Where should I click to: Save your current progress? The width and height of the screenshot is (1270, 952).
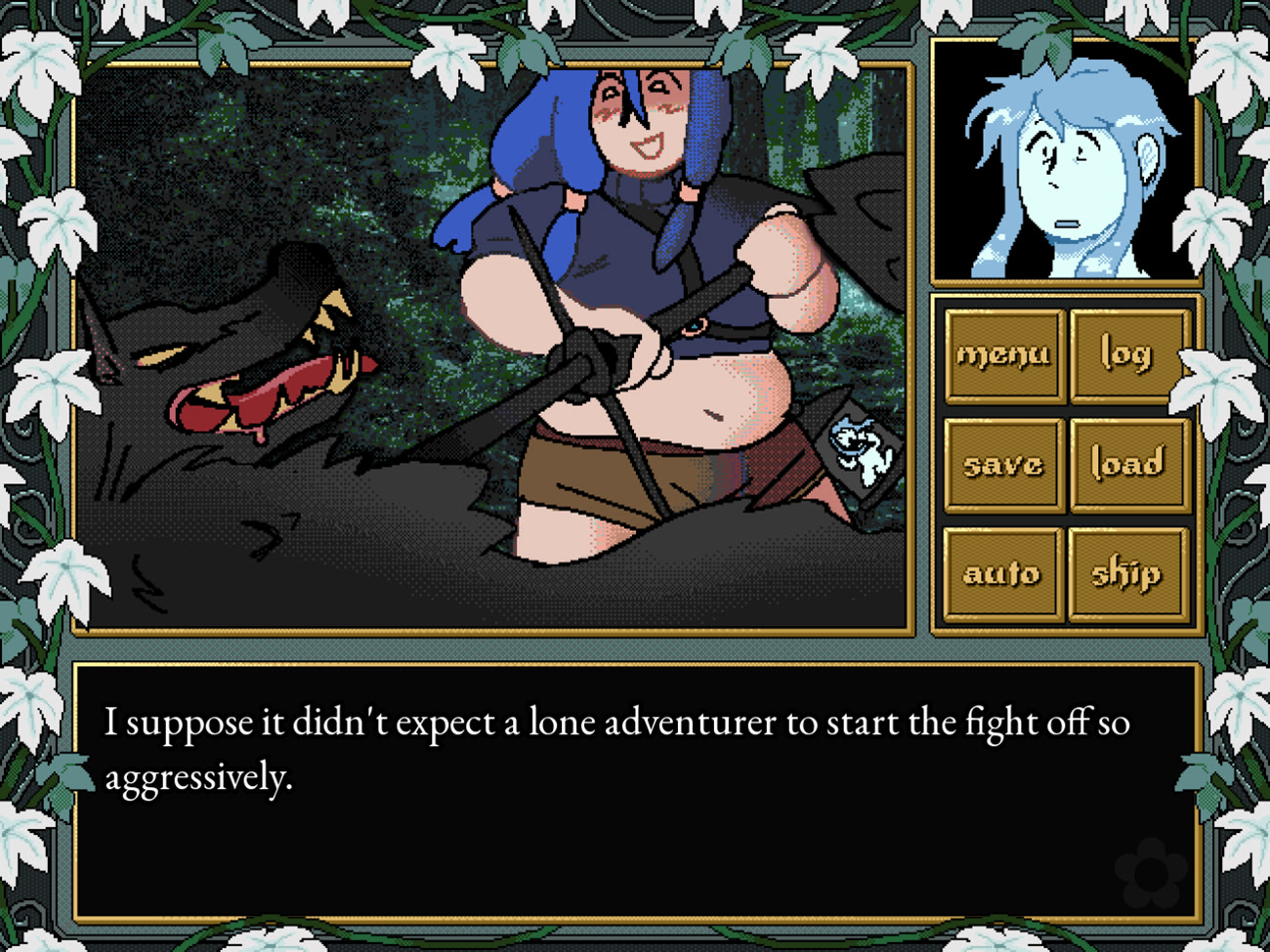point(1003,464)
